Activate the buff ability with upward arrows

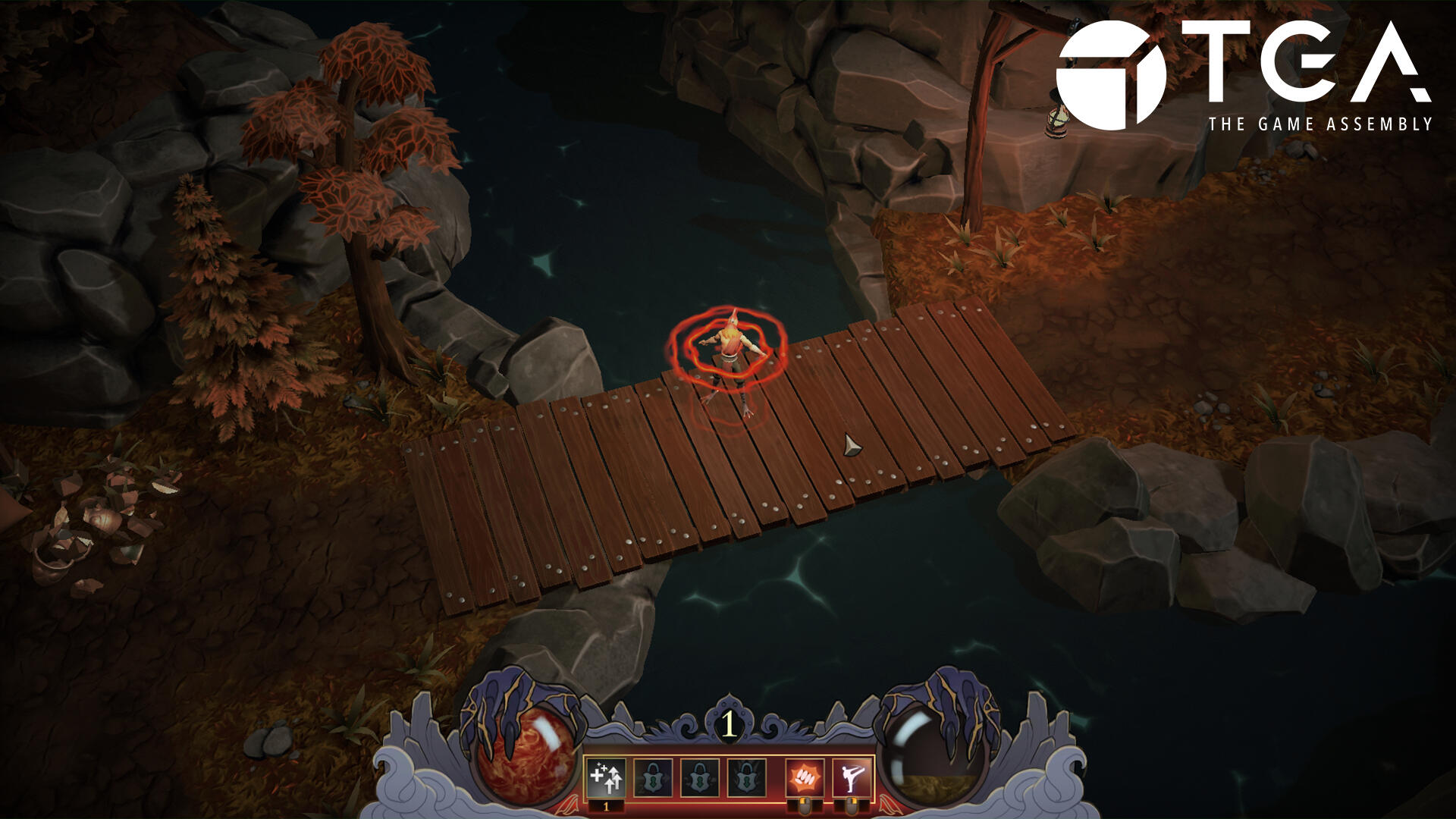point(606,777)
